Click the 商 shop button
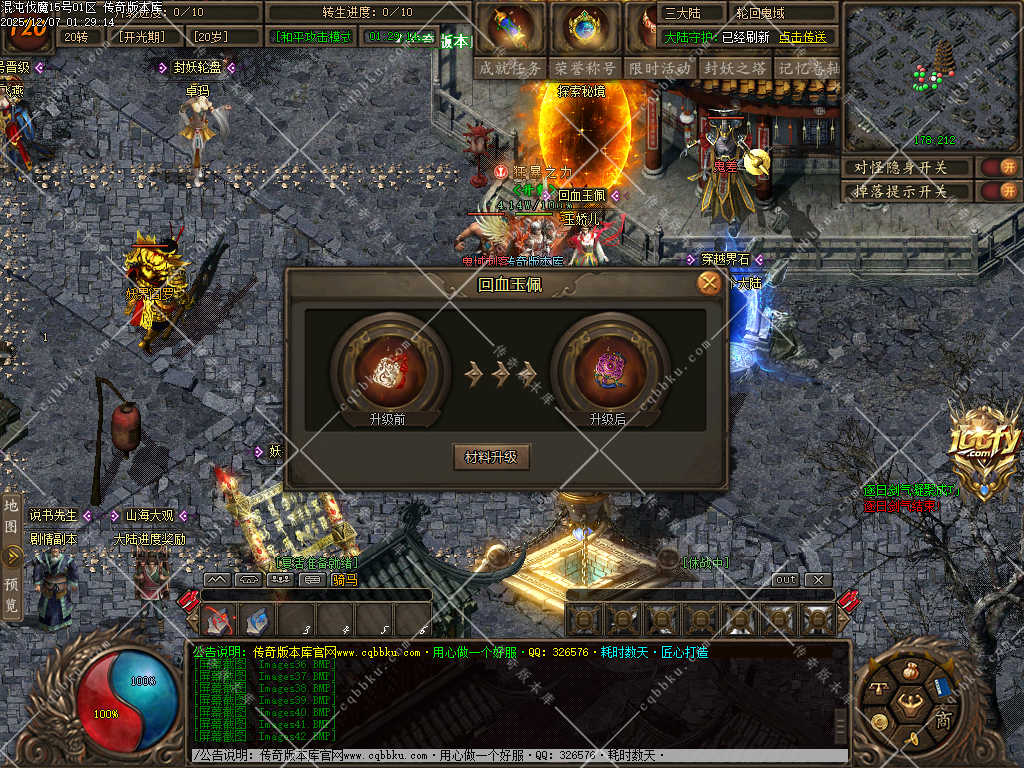Viewport: 1024px width, 768px height. pos(942,719)
